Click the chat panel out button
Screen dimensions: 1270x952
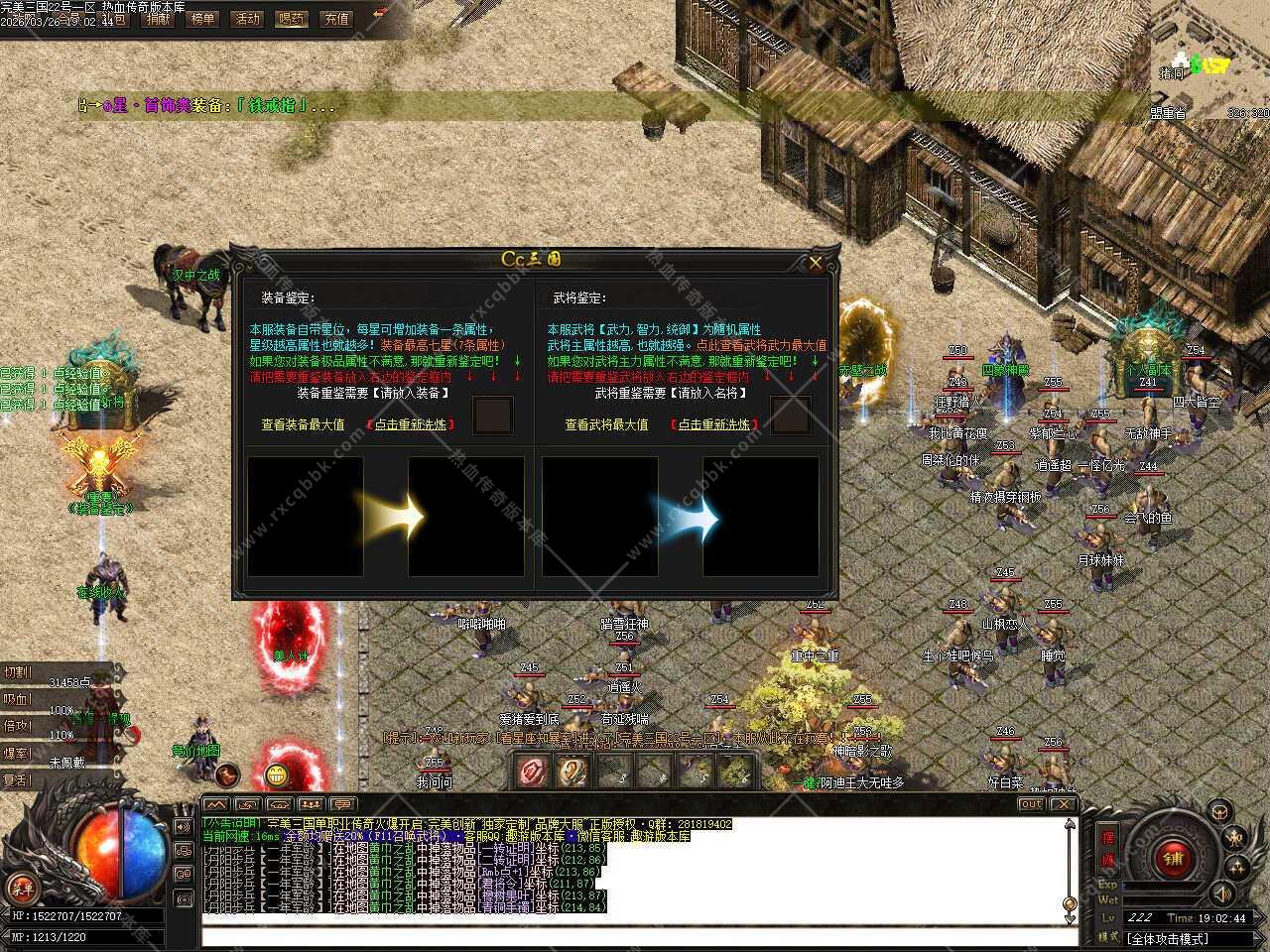(1031, 804)
